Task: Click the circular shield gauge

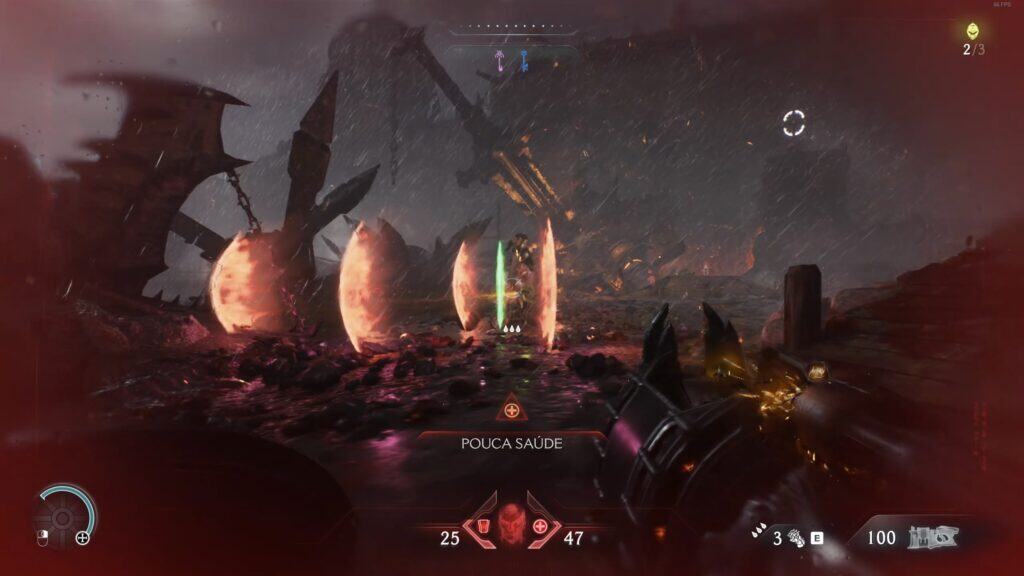Action: coord(65,514)
